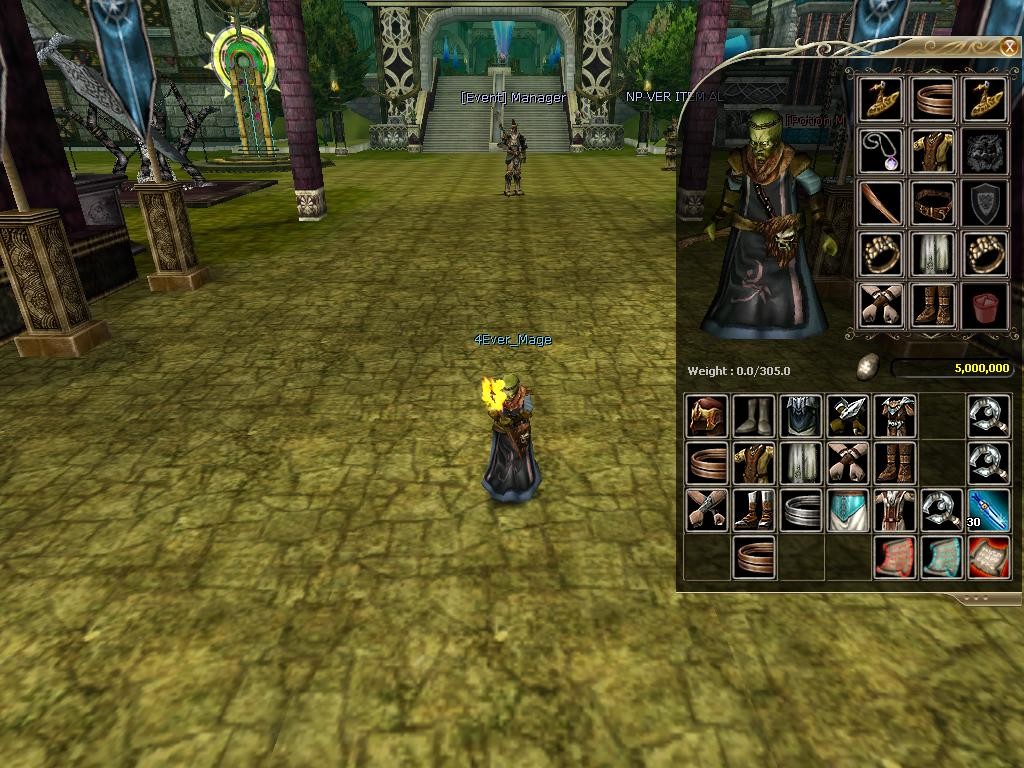The image size is (1024, 768).
Task: Select the equipped leather belt
Action: point(933,203)
